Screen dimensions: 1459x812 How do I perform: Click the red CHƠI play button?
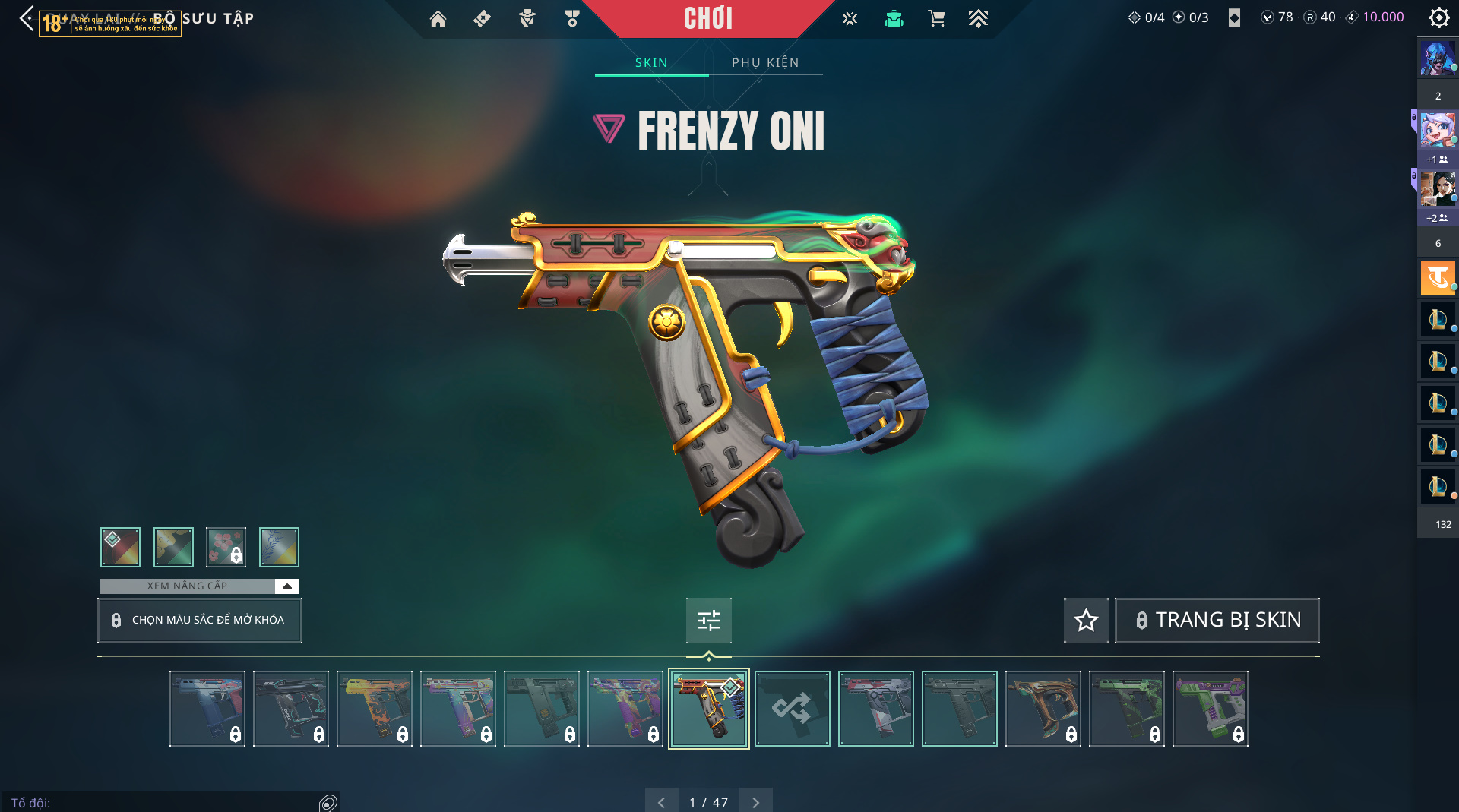coord(708,18)
